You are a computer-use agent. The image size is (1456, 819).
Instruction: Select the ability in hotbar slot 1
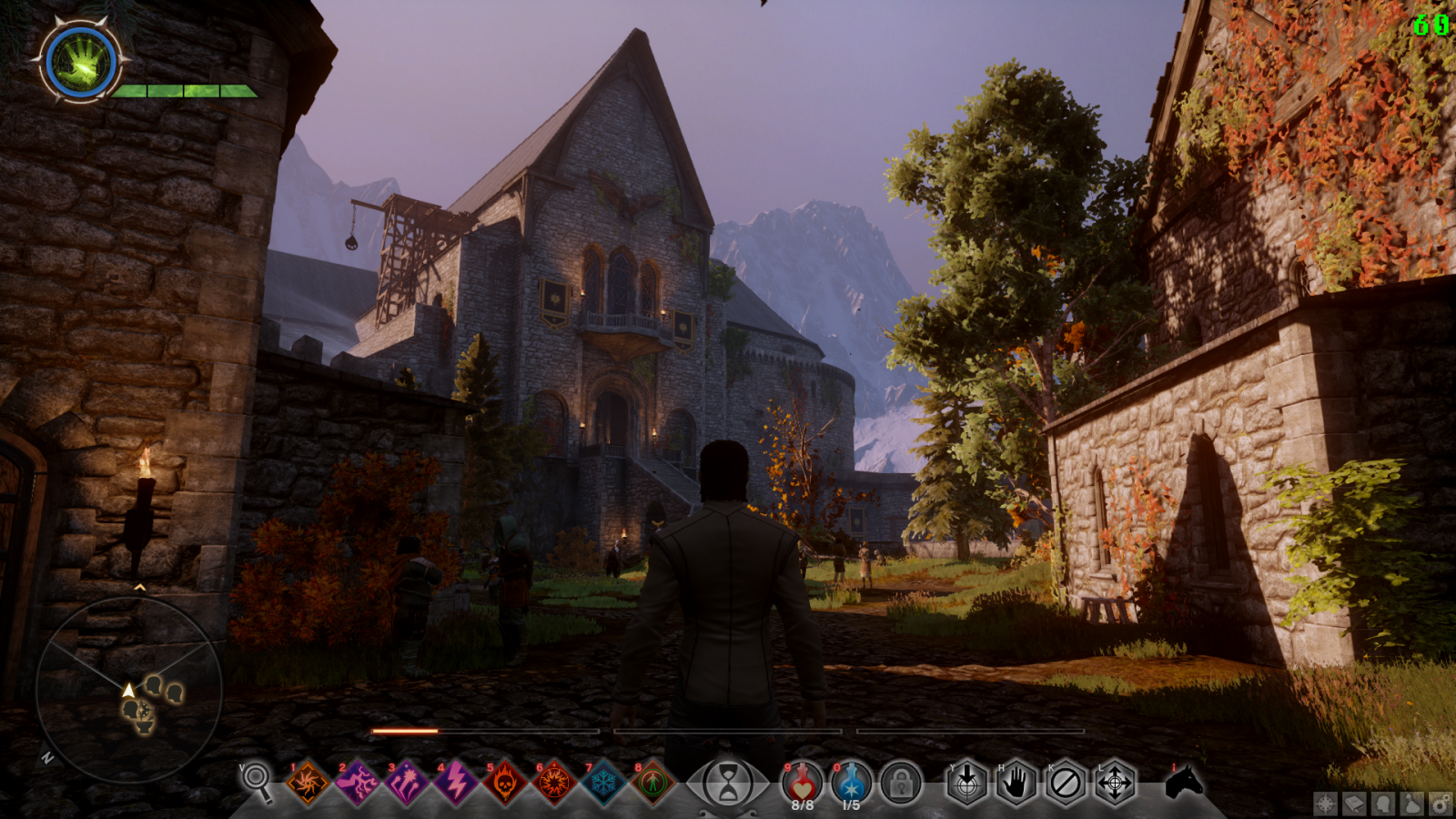tap(308, 784)
